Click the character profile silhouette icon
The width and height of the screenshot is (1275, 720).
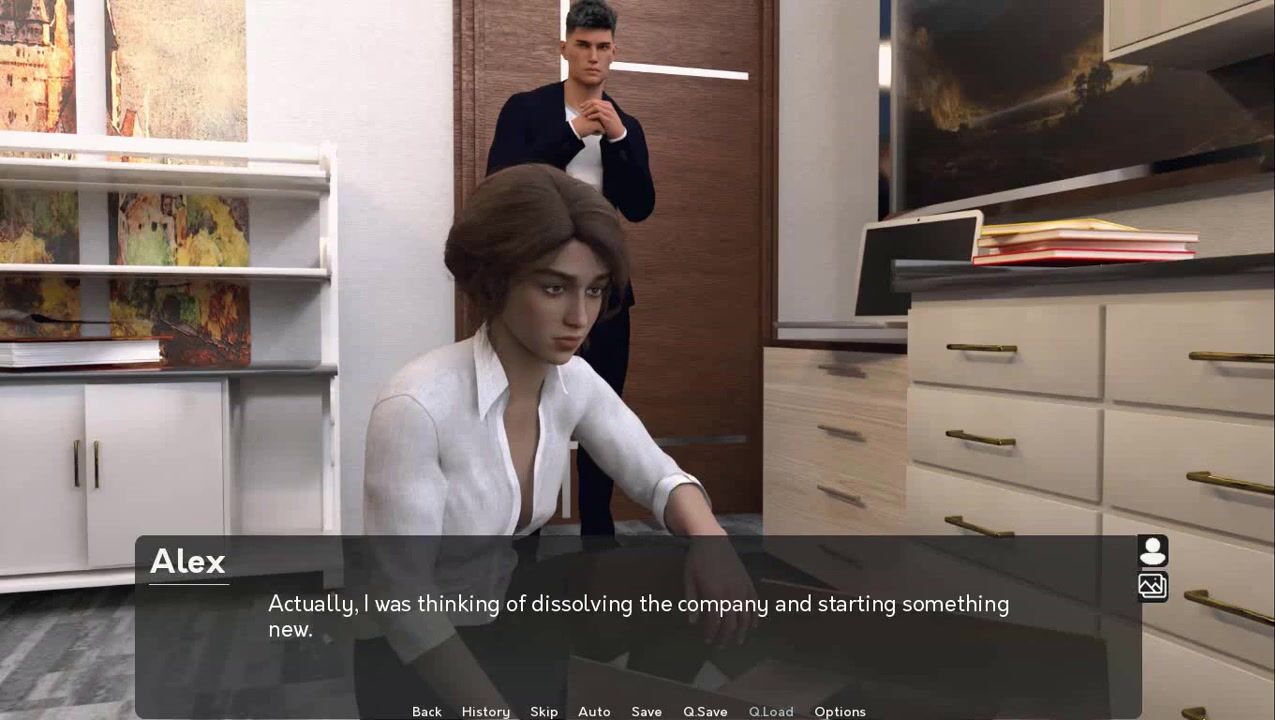[1152, 551]
